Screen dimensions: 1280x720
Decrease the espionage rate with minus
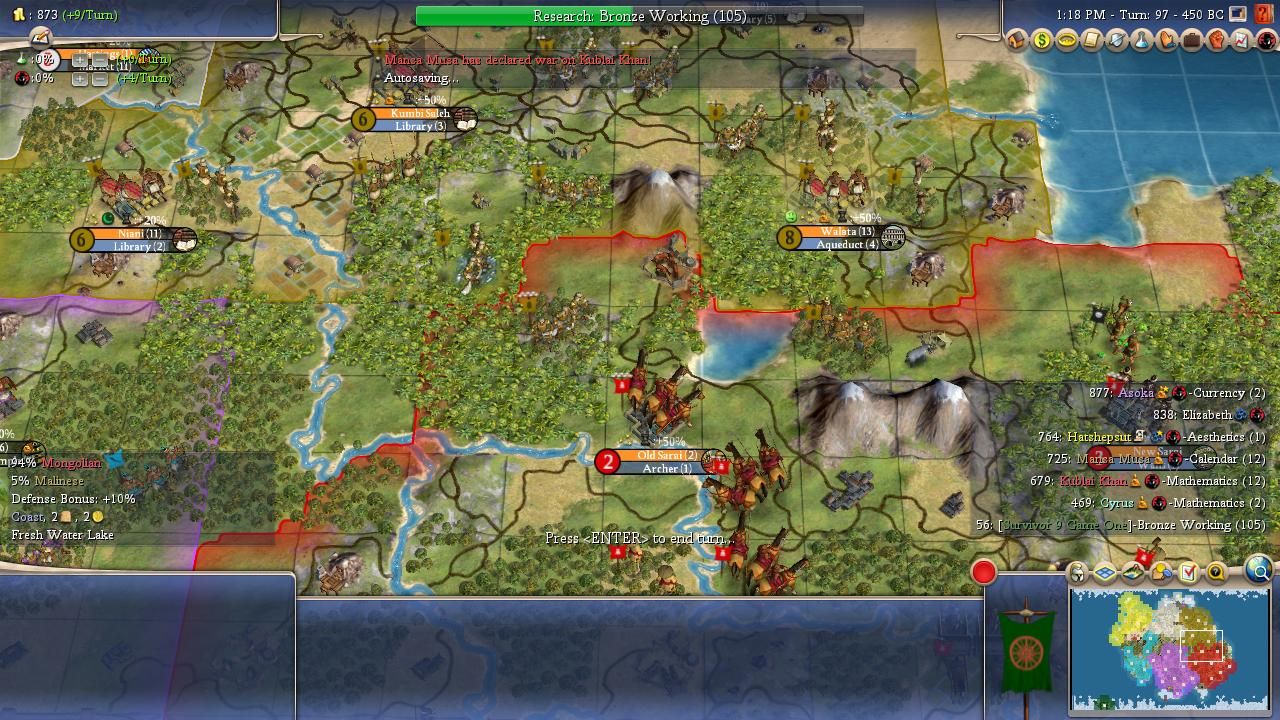(x=99, y=78)
